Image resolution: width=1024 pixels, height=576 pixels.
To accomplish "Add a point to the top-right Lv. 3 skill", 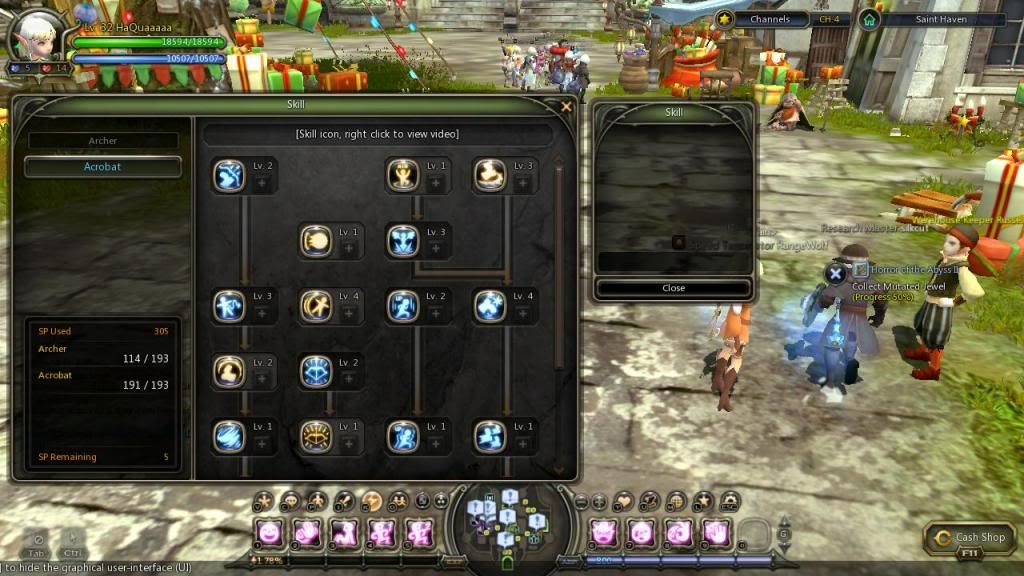I will pyautogui.click(x=522, y=184).
